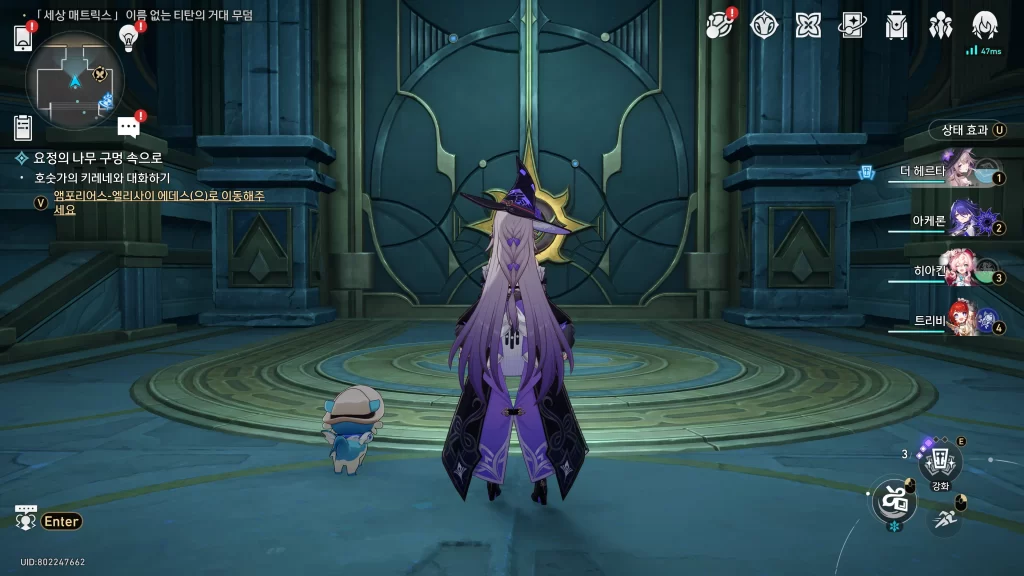Switch to party member 더 헤르타
1024x576 pixels.
coord(960,171)
